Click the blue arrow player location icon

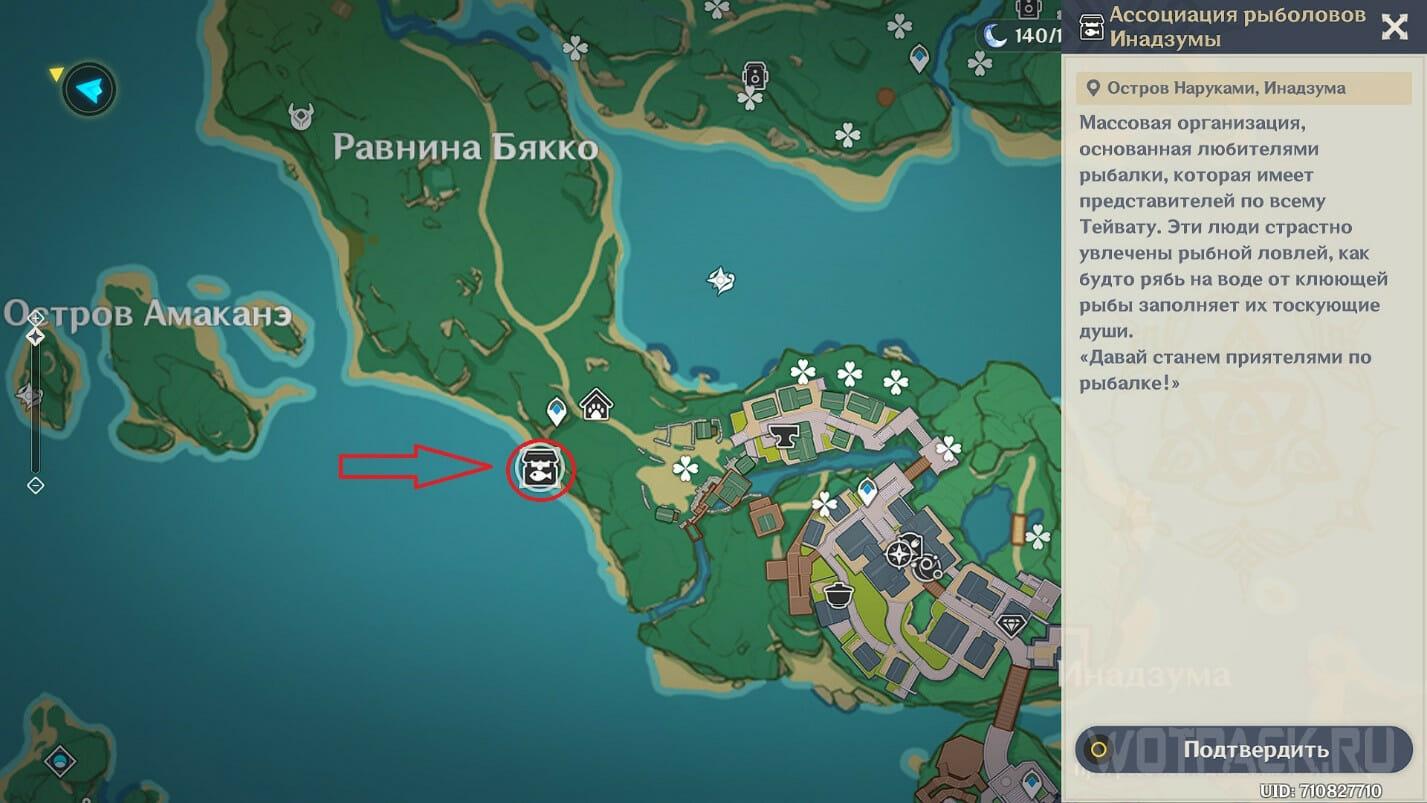pyautogui.click(x=89, y=91)
